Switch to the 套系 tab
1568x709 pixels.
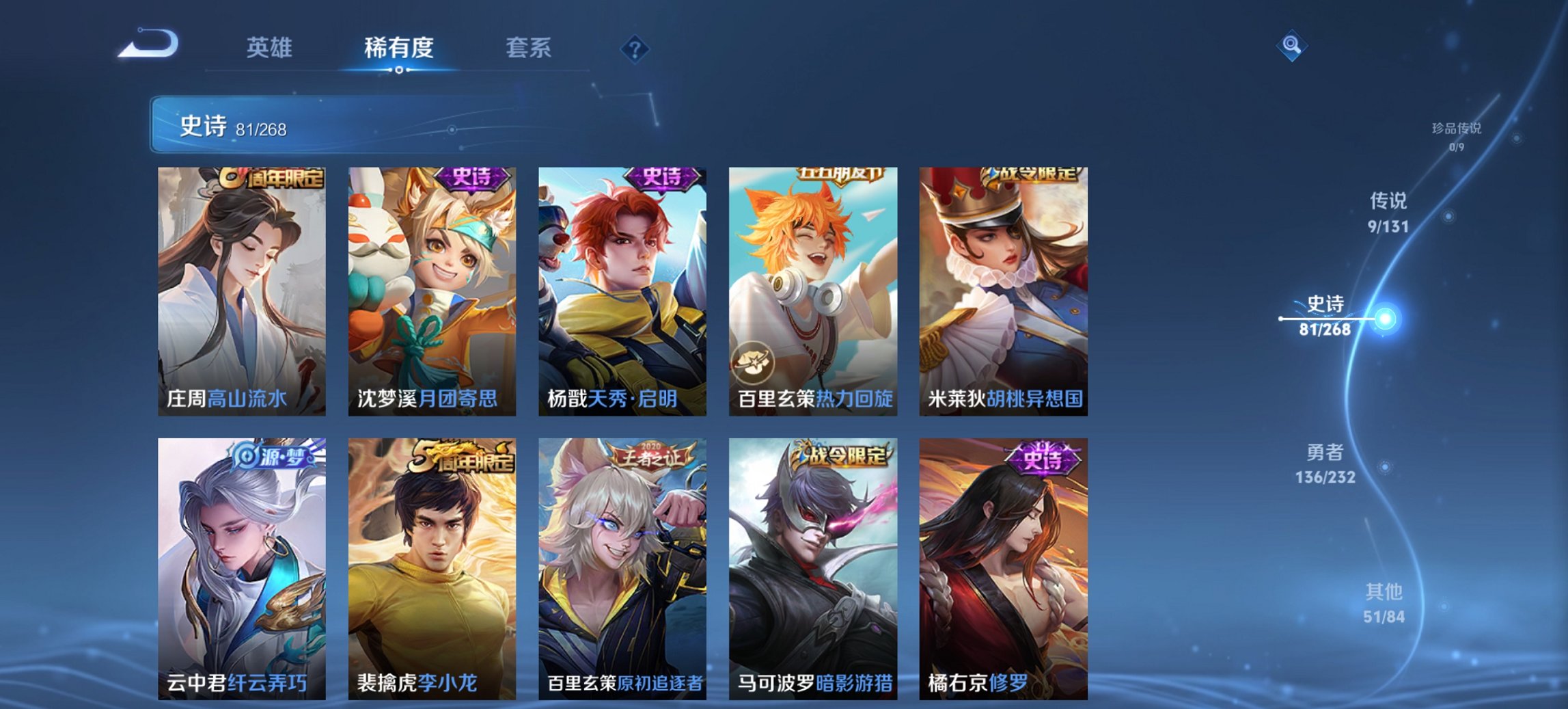coord(527,49)
